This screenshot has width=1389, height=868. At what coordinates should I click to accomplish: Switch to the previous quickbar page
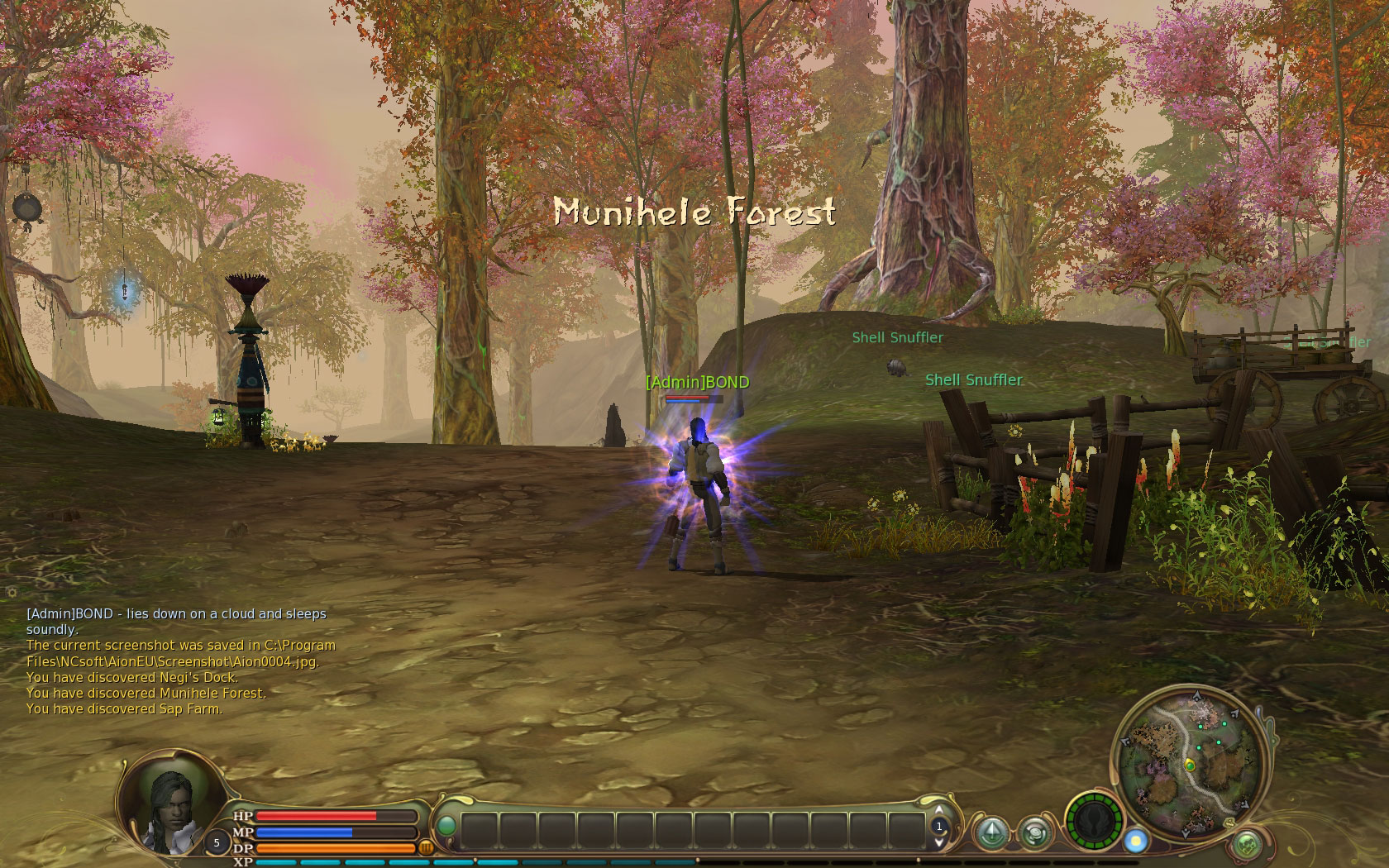pos(939,810)
